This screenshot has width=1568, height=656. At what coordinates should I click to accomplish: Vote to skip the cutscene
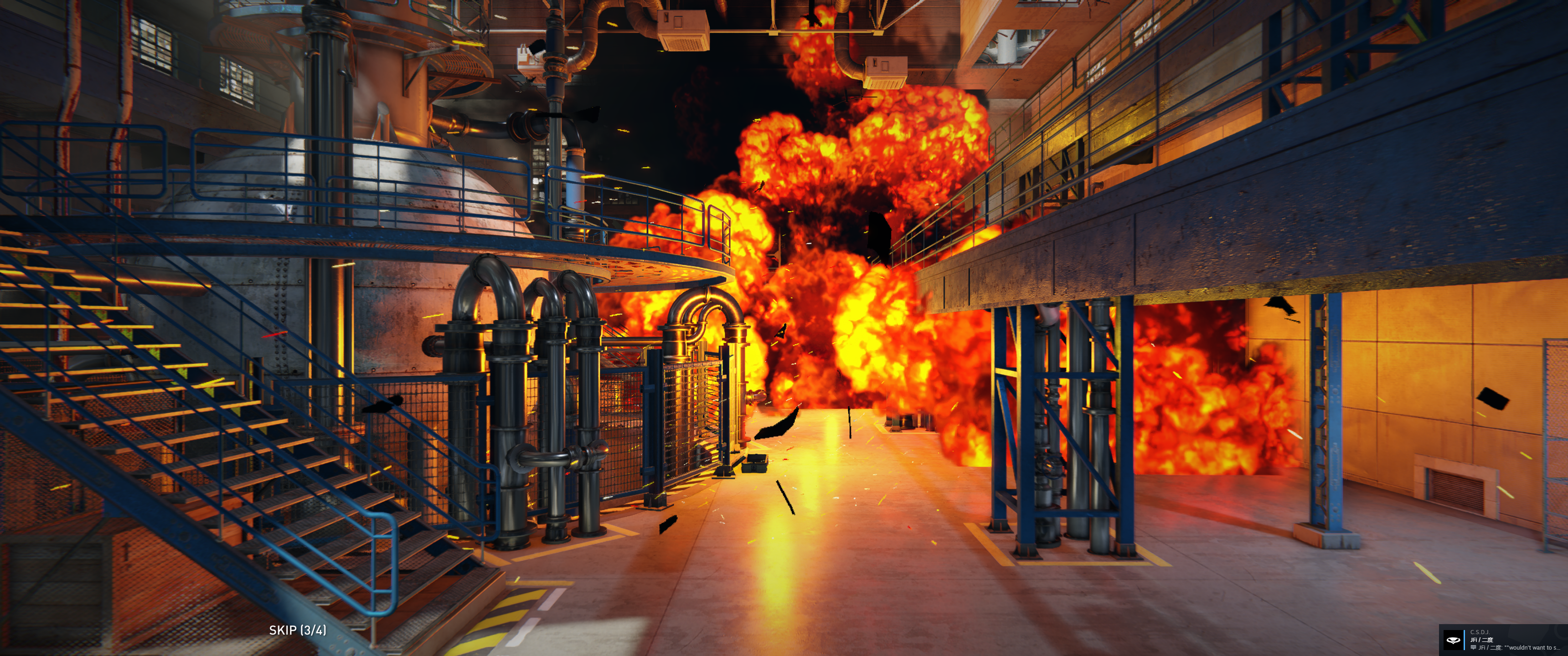[x=297, y=630]
